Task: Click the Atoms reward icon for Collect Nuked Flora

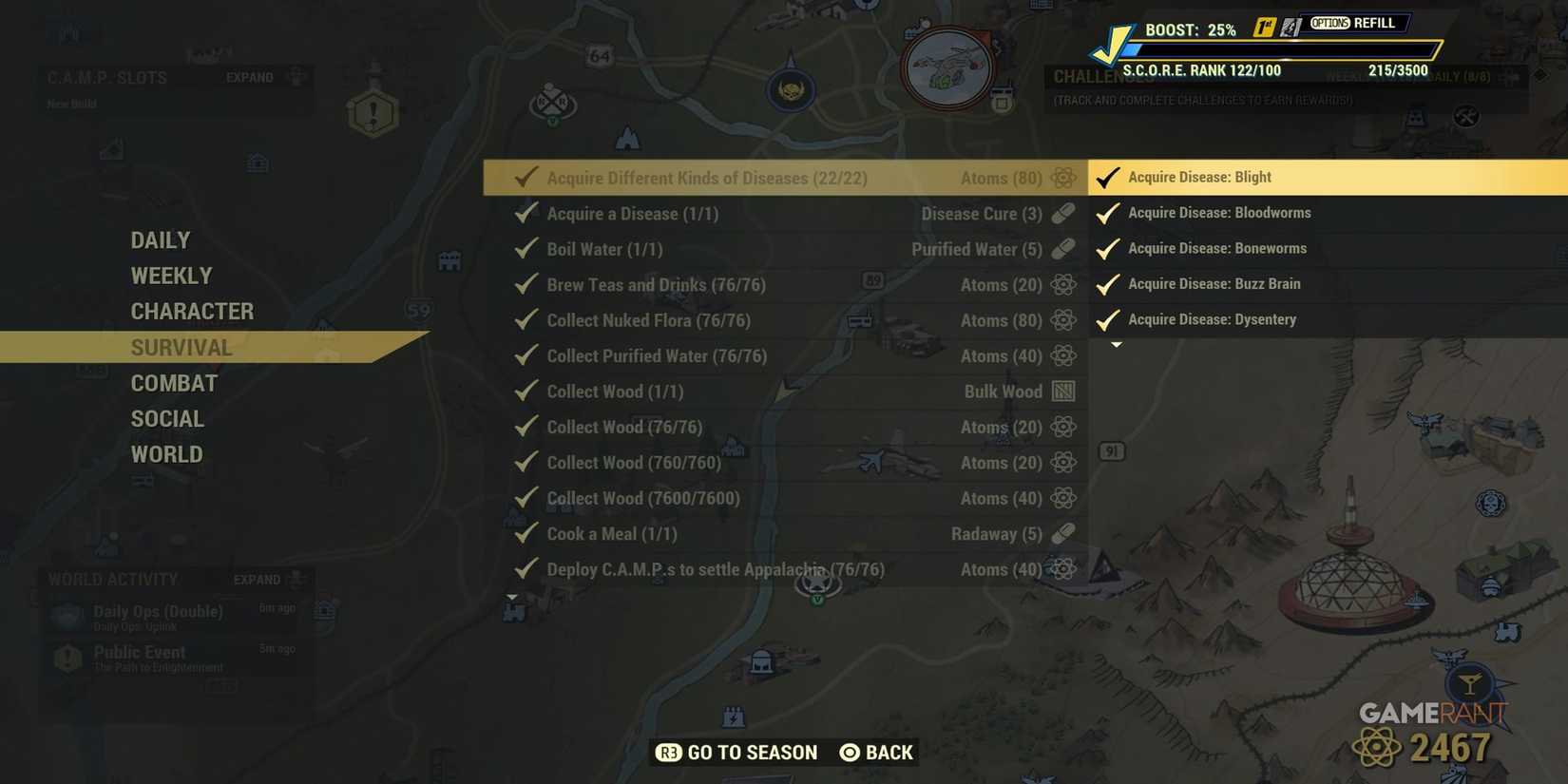Action: 1061,320
